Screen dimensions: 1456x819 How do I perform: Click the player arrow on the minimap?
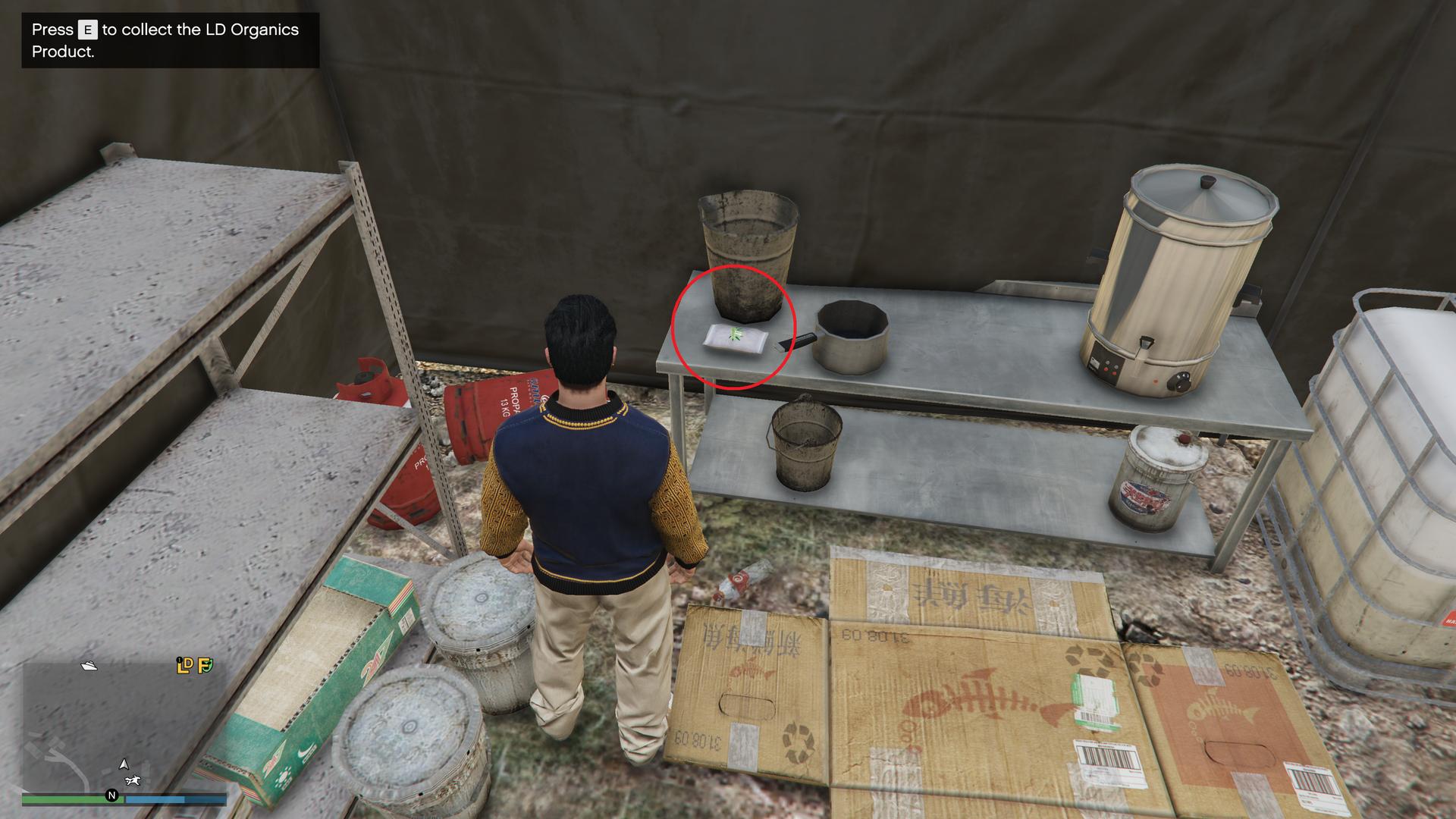click(124, 764)
